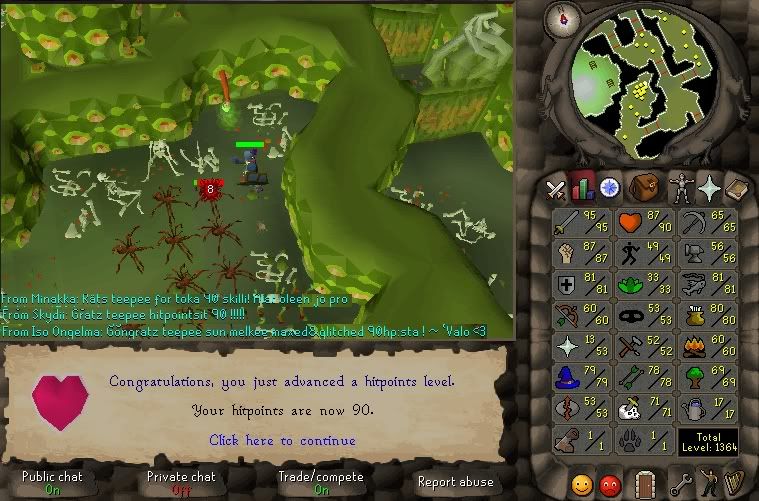759x501 pixels.
Task: Open the combat styles tab with crossed swords
Action: click(556, 188)
